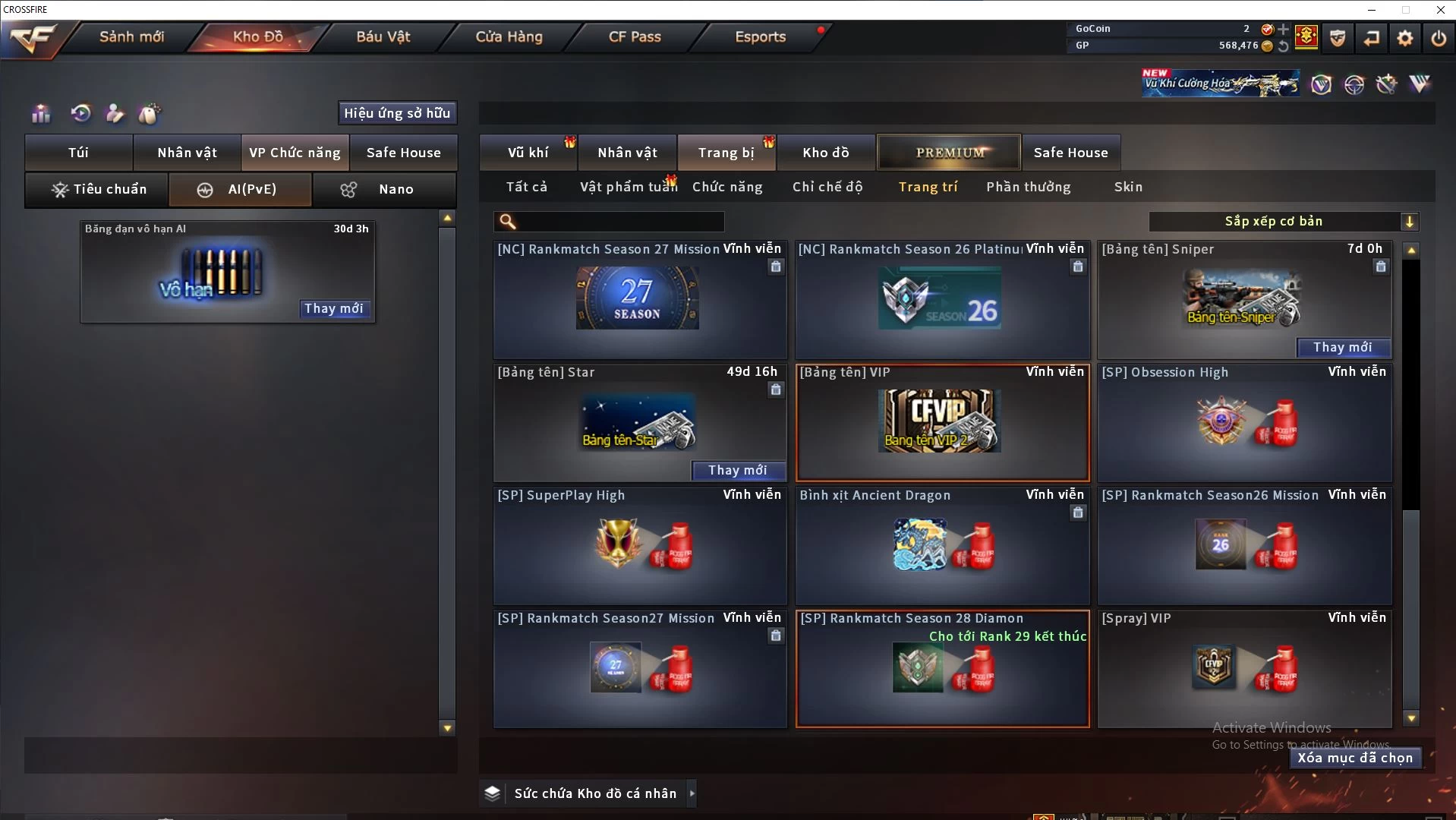This screenshot has width=1456, height=820.
Task: Select the [Bảng tên] VIP item
Action: pyautogui.click(x=942, y=423)
